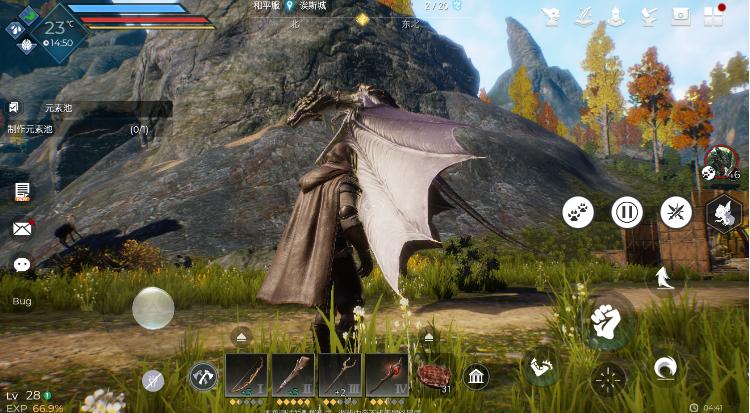Open the mail envelope icon
Viewport: 750px width, 413px height.
tap(22, 229)
